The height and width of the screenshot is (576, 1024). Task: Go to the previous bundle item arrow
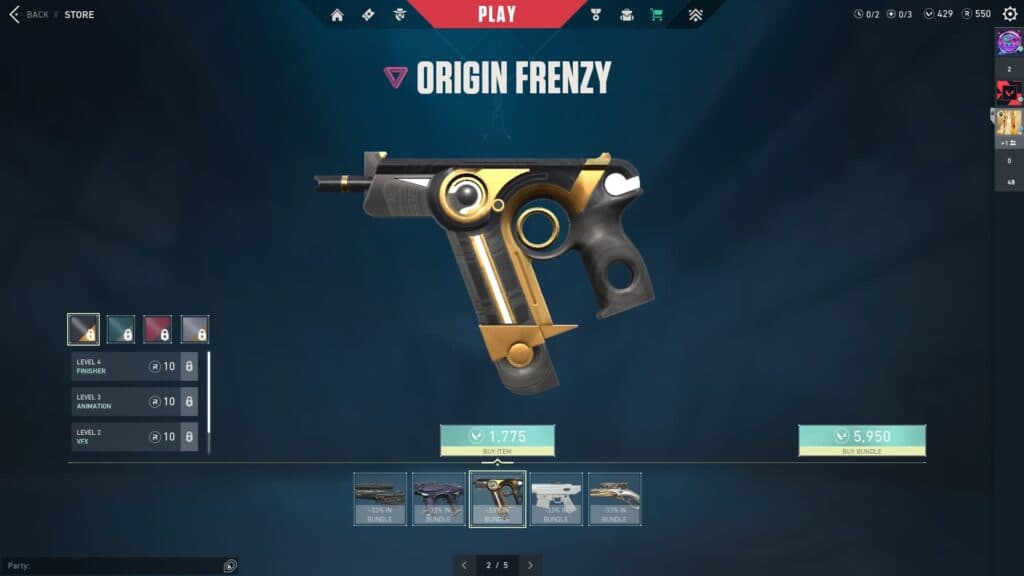pyautogui.click(x=464, y=565)
